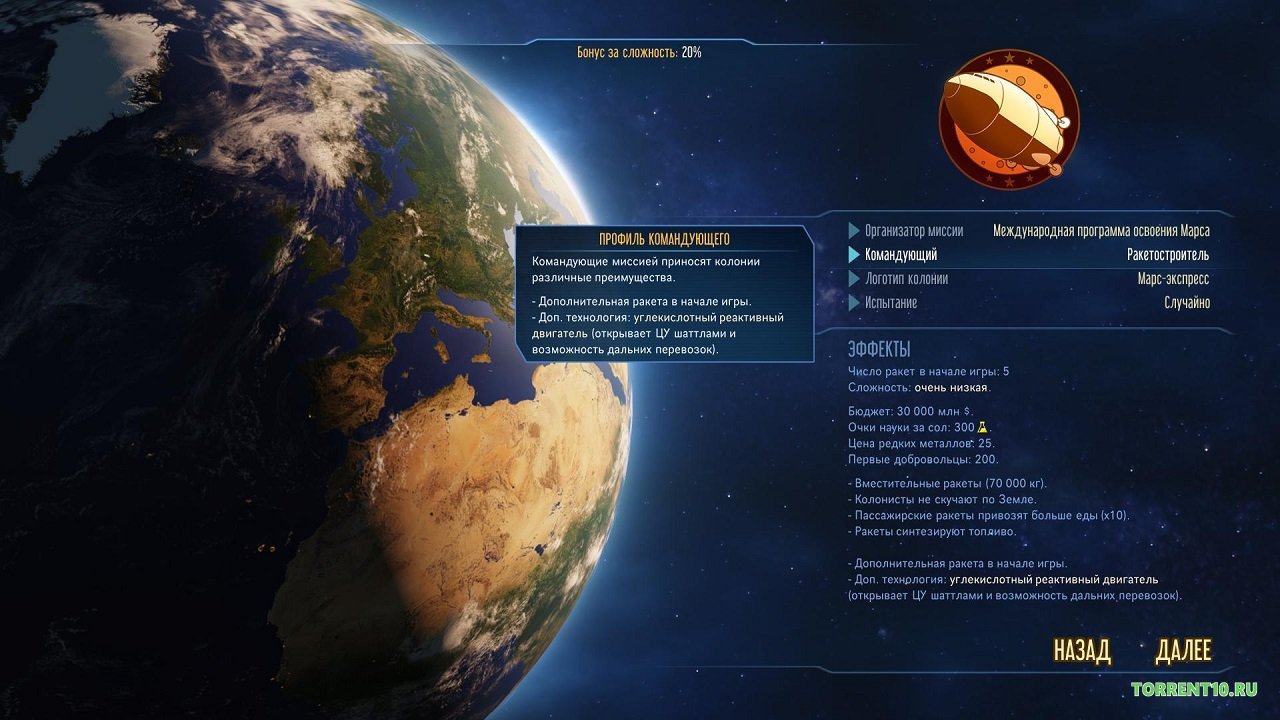The width and height of the screenshot is (1280, 720).
Task: Select the Командующий menu row
Action: coord(1028,255)
